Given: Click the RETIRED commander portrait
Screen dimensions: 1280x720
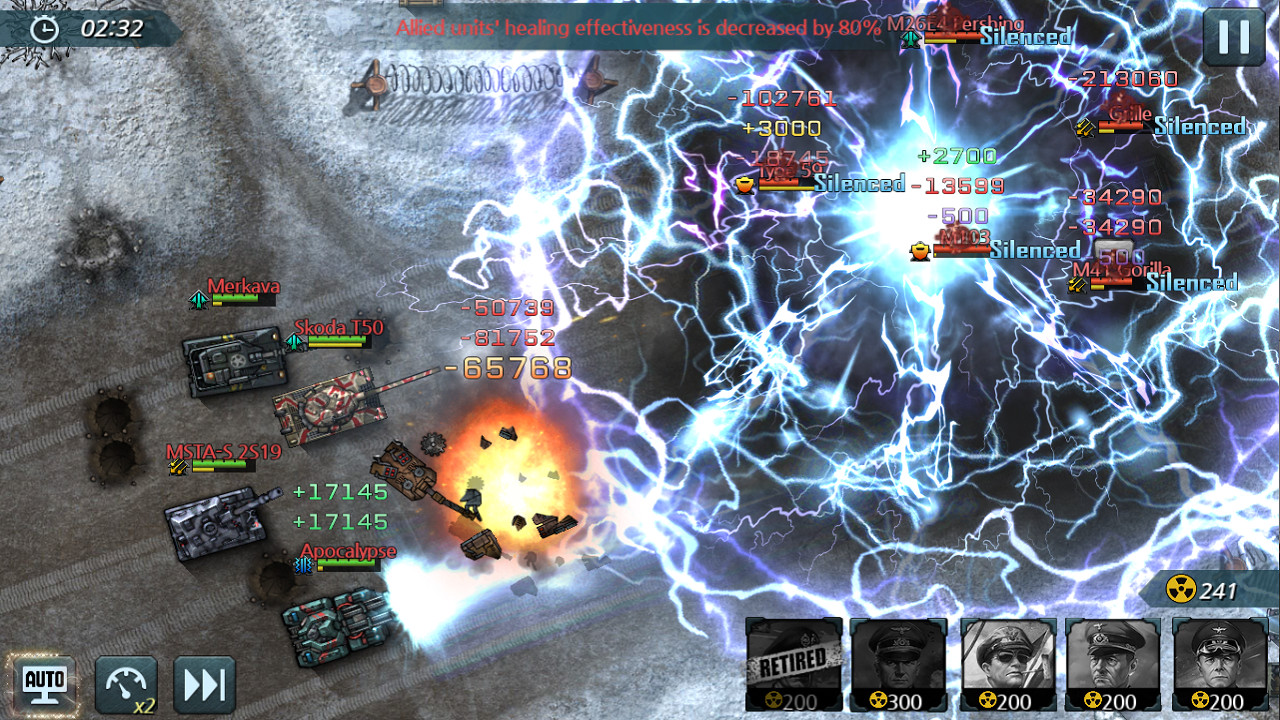Looking at the screenshot, I should click(793, 664).
